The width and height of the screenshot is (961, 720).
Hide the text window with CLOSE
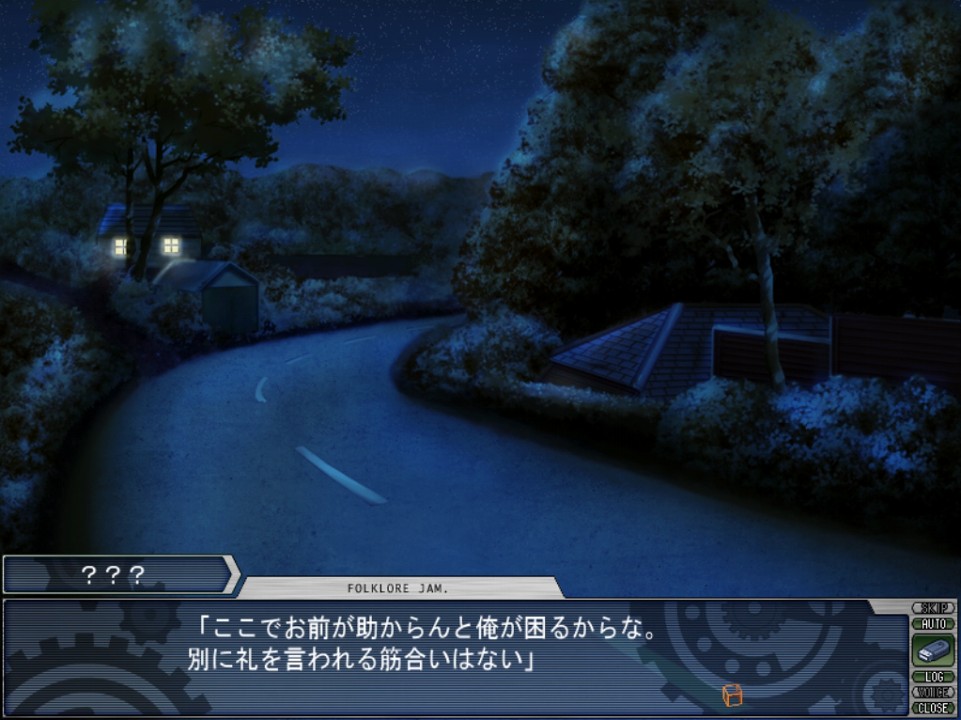coord(933,707)
